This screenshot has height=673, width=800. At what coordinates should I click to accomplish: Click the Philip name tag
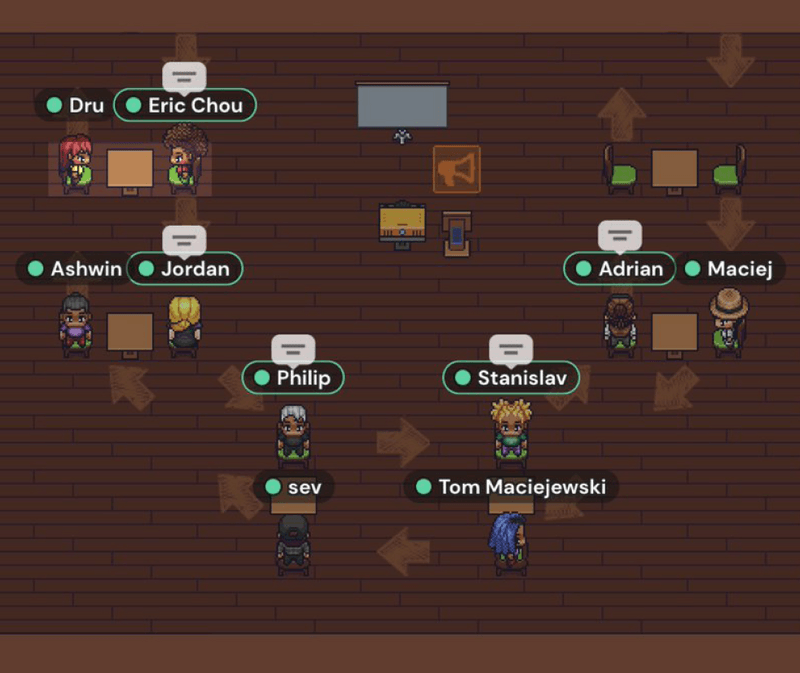point(293,377)
